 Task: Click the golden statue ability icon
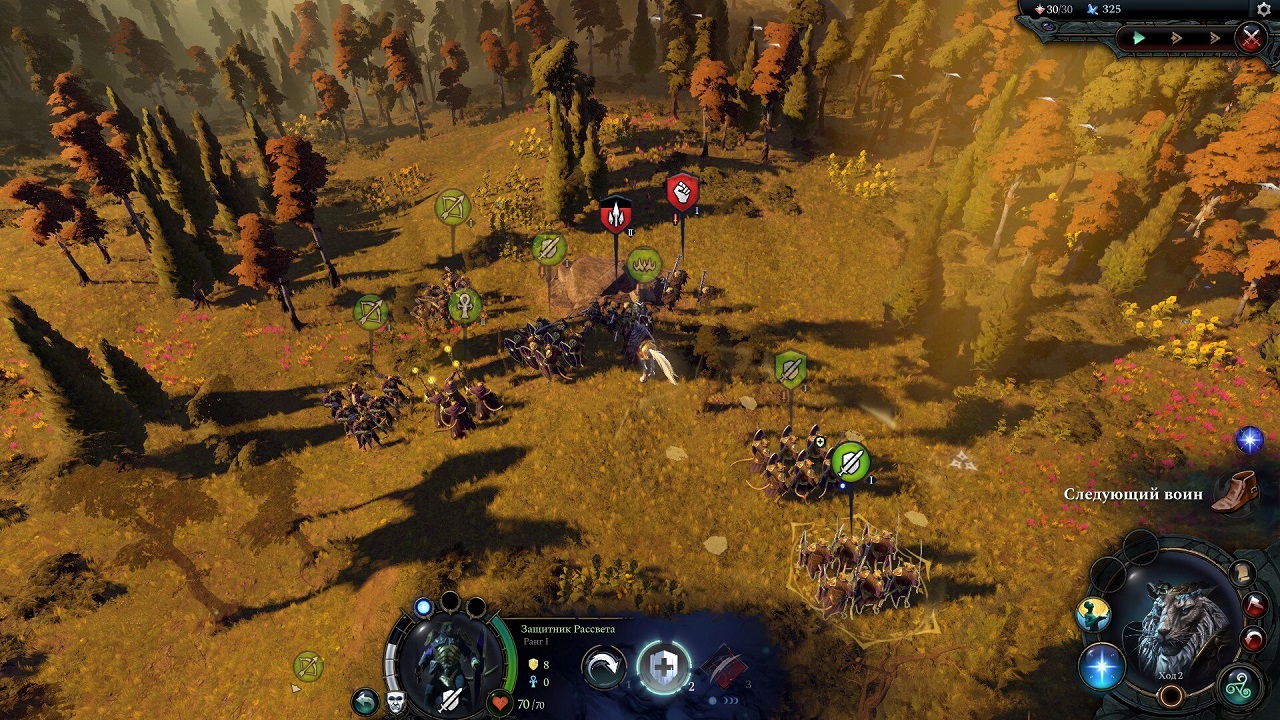click(1092, 614)
